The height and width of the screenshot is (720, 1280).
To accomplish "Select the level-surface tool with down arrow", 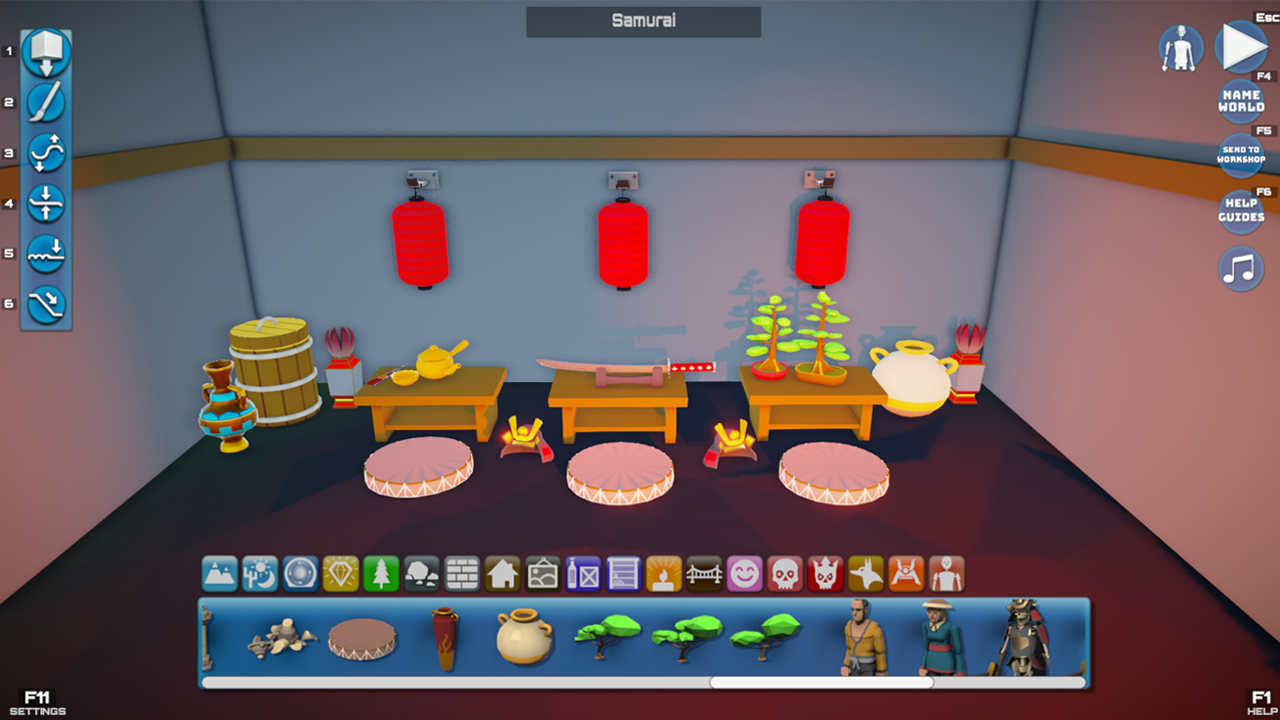I will click(x=45, y=253).
